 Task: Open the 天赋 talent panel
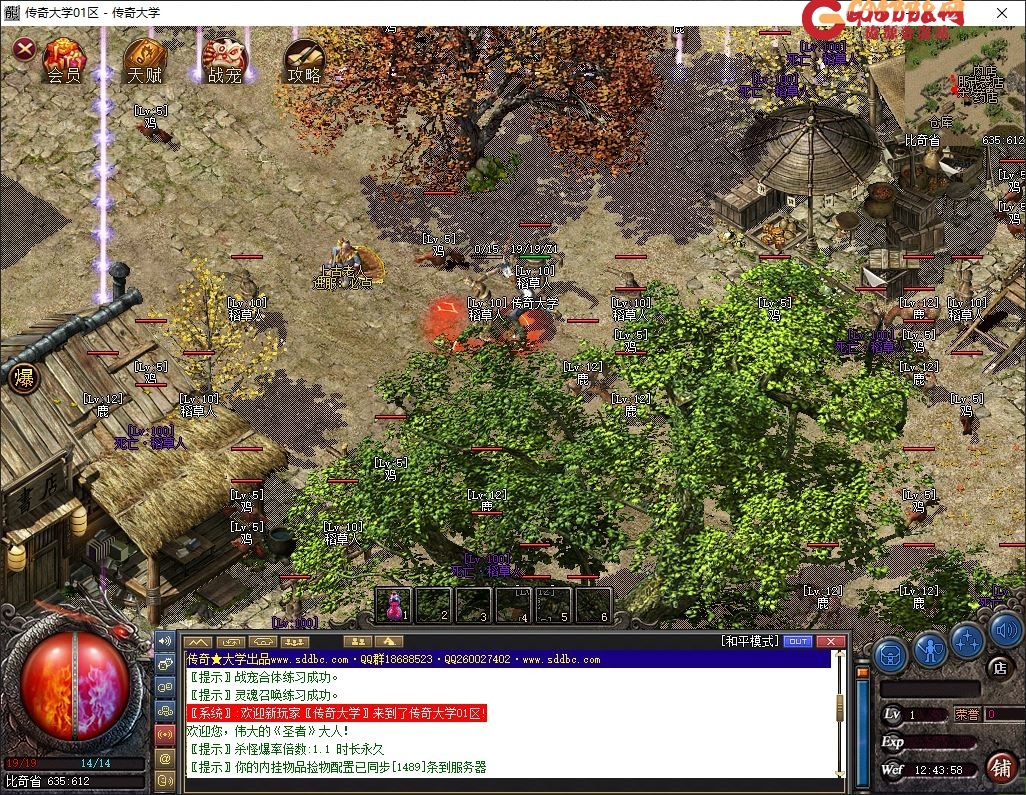(144, 60)
